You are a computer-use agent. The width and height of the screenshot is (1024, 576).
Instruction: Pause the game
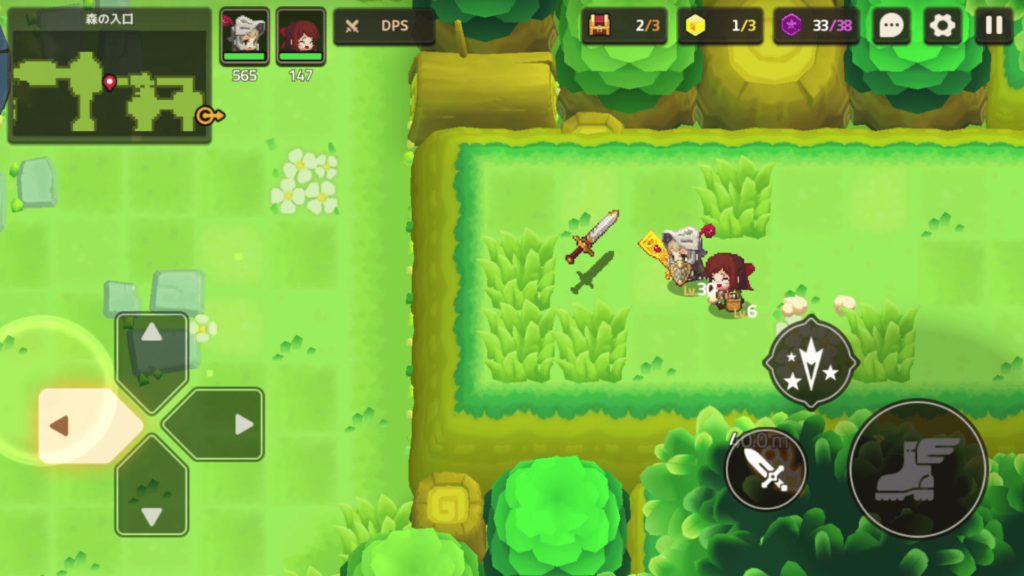click(x=993, y=26)
